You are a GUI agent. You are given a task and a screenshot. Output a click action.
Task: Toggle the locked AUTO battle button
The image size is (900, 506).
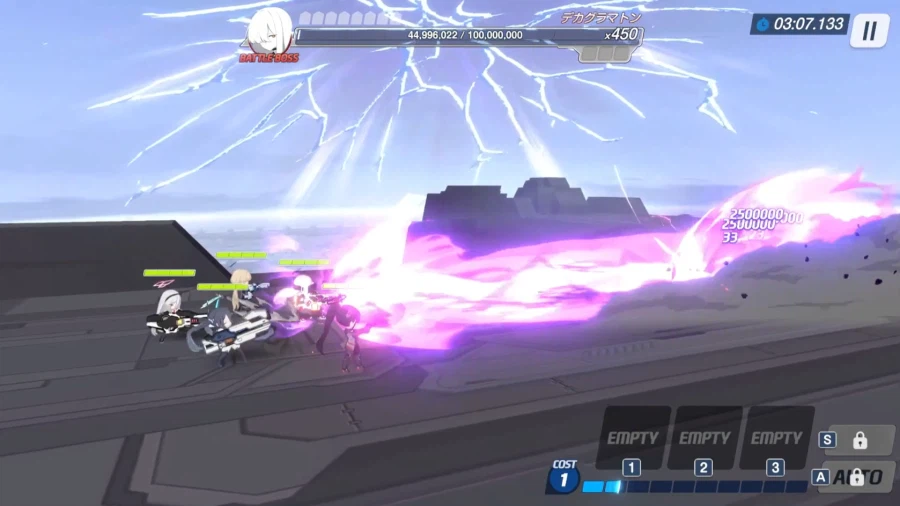click(x=857, y=477)
